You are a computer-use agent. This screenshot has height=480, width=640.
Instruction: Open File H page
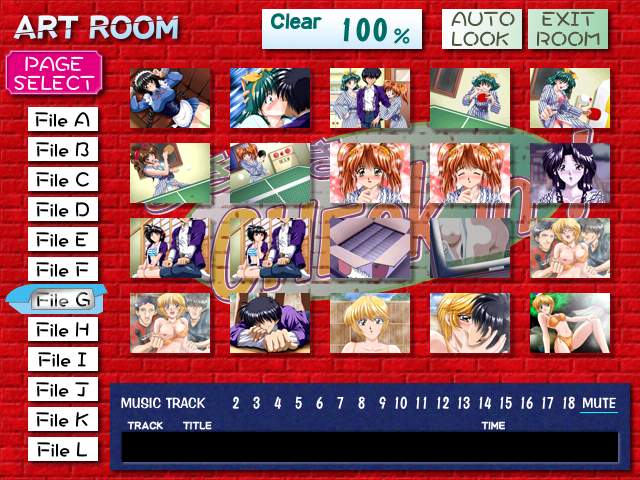point(62,330)
